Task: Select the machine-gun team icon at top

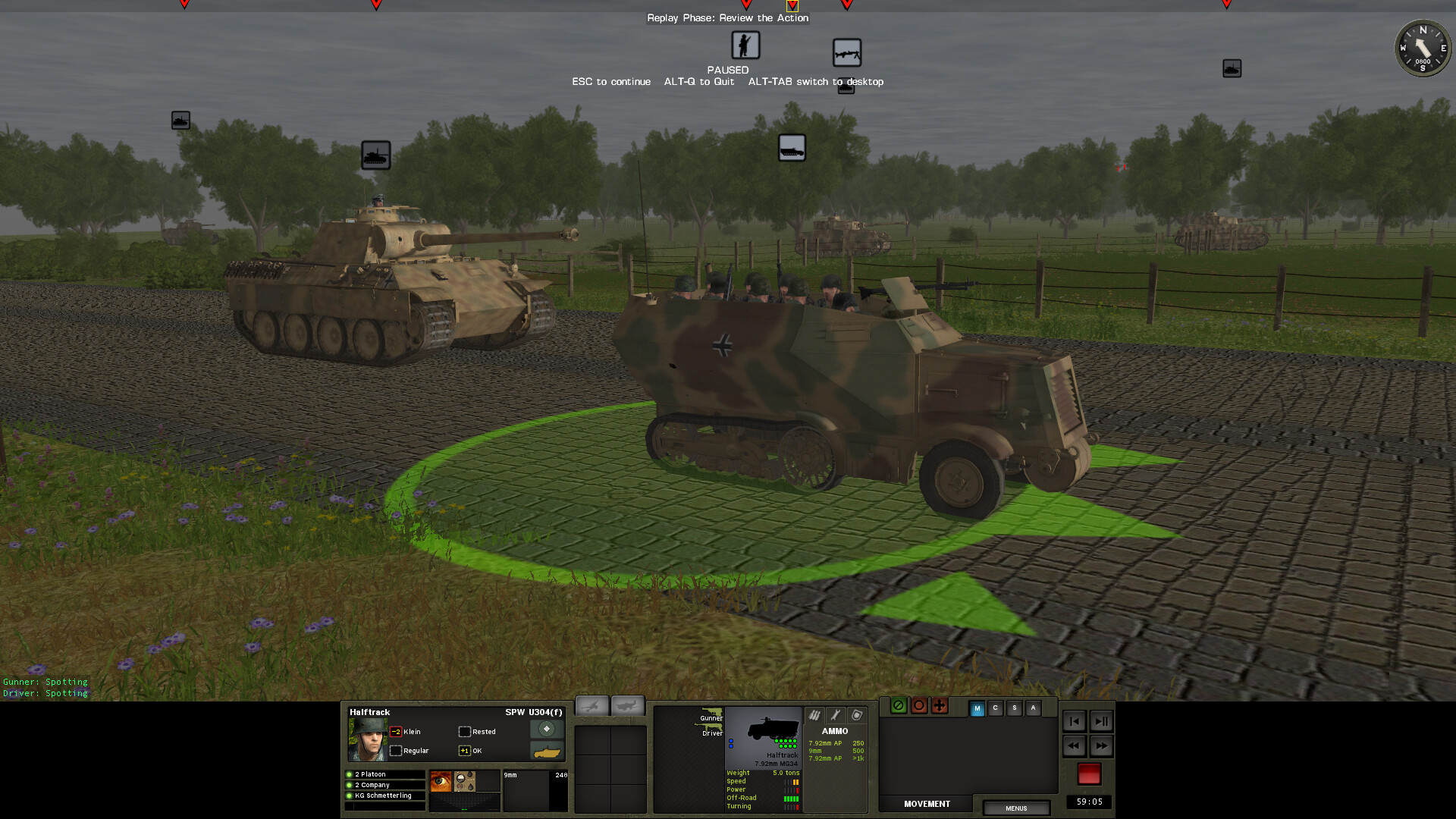Action: 848,53
